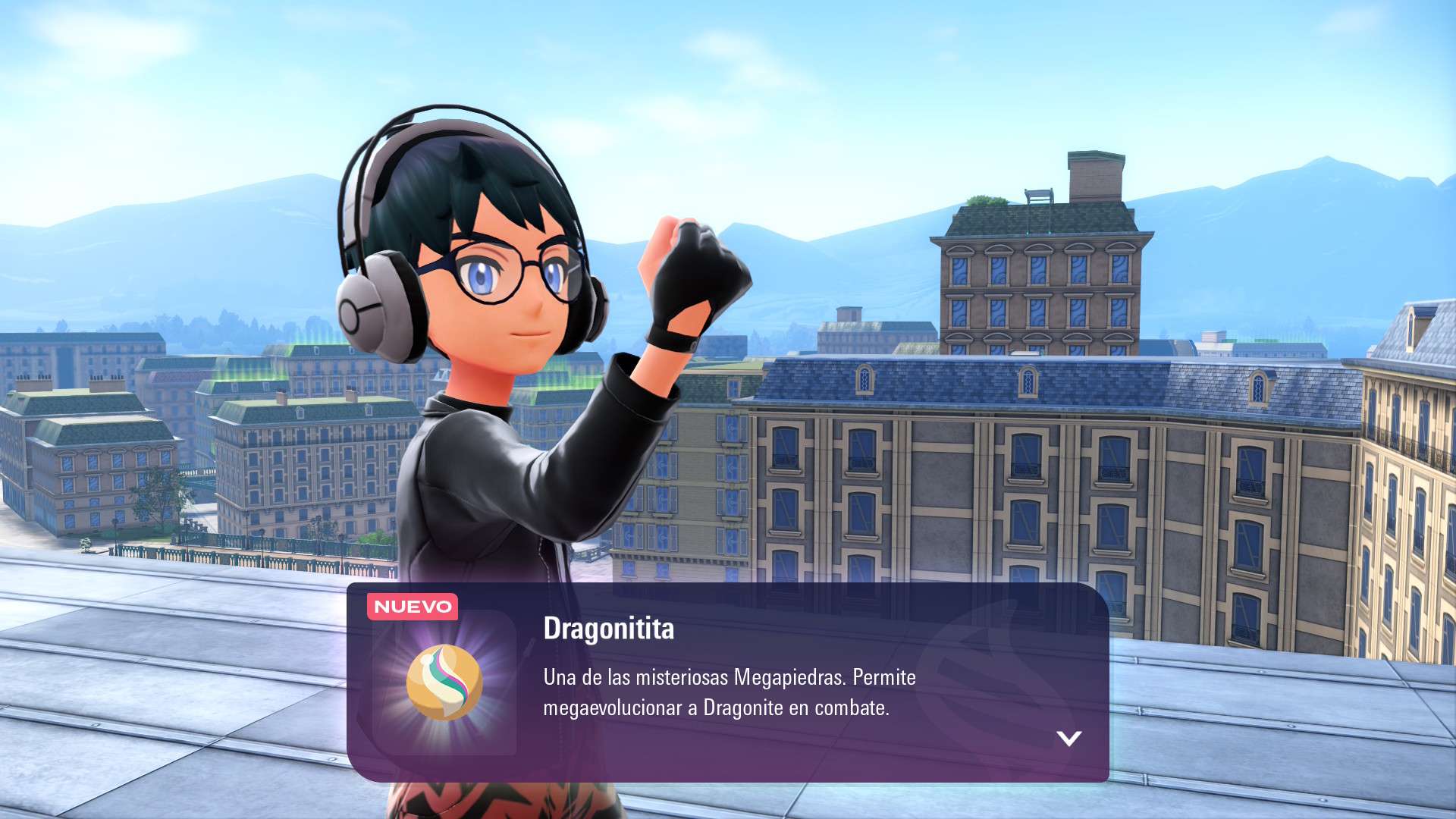Screen dimensions: 1456x819
Task: Advance the dialogue with the down arrow
Action: pyautogui.click(x=1068, y=738)
